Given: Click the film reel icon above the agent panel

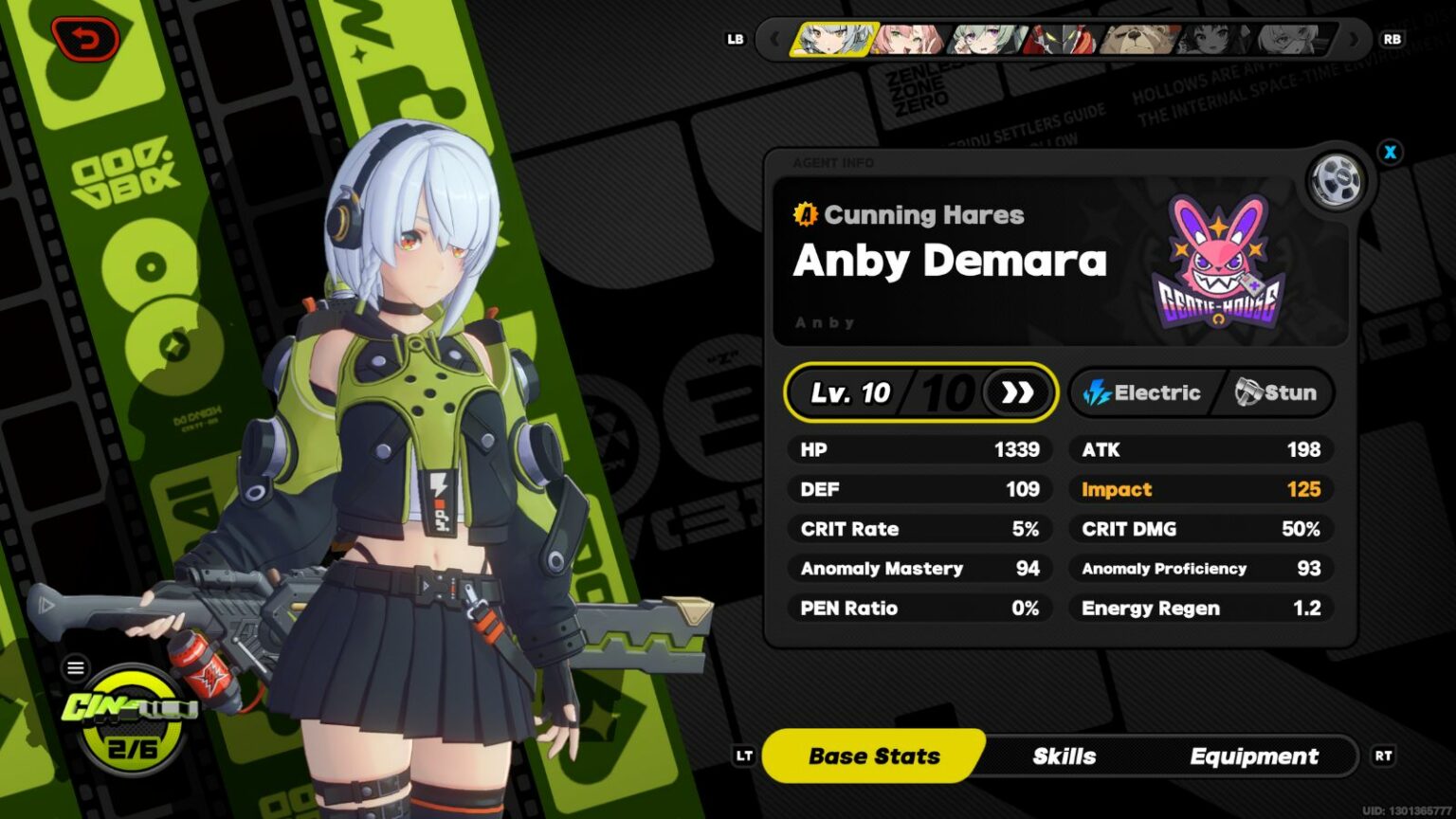Looking at the screenshot, I should [x=1337, y=182].
